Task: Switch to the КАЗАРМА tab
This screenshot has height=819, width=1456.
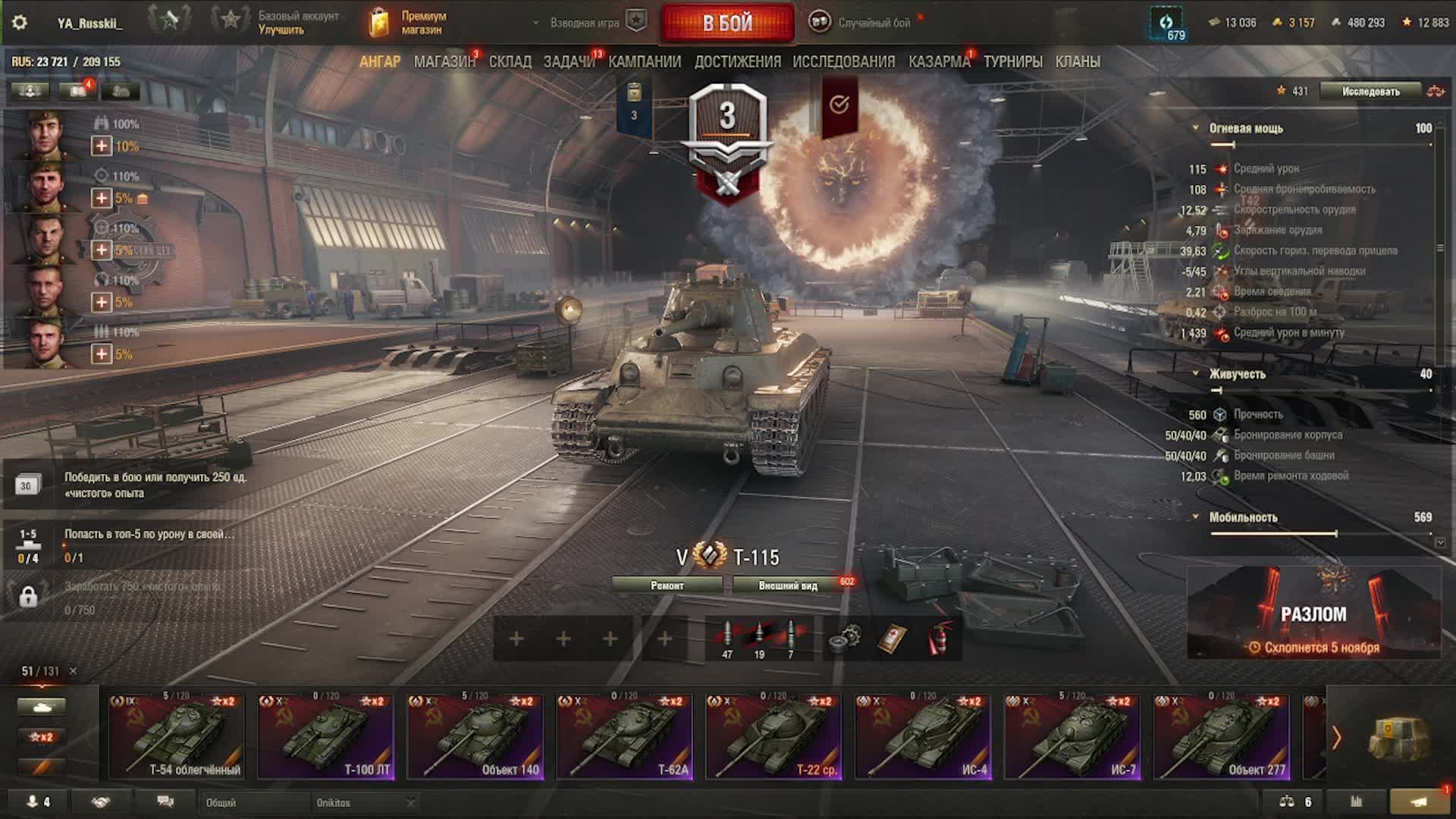Action: [939, 61]
